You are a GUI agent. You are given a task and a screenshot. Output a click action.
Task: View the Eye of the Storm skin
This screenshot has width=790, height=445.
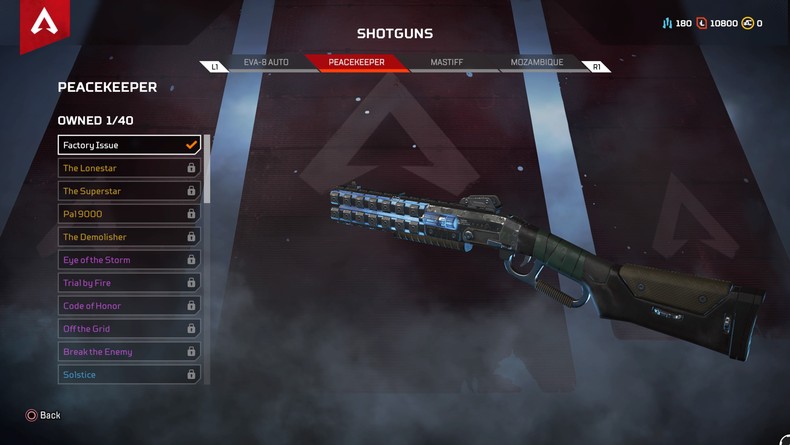coord(129,260)
